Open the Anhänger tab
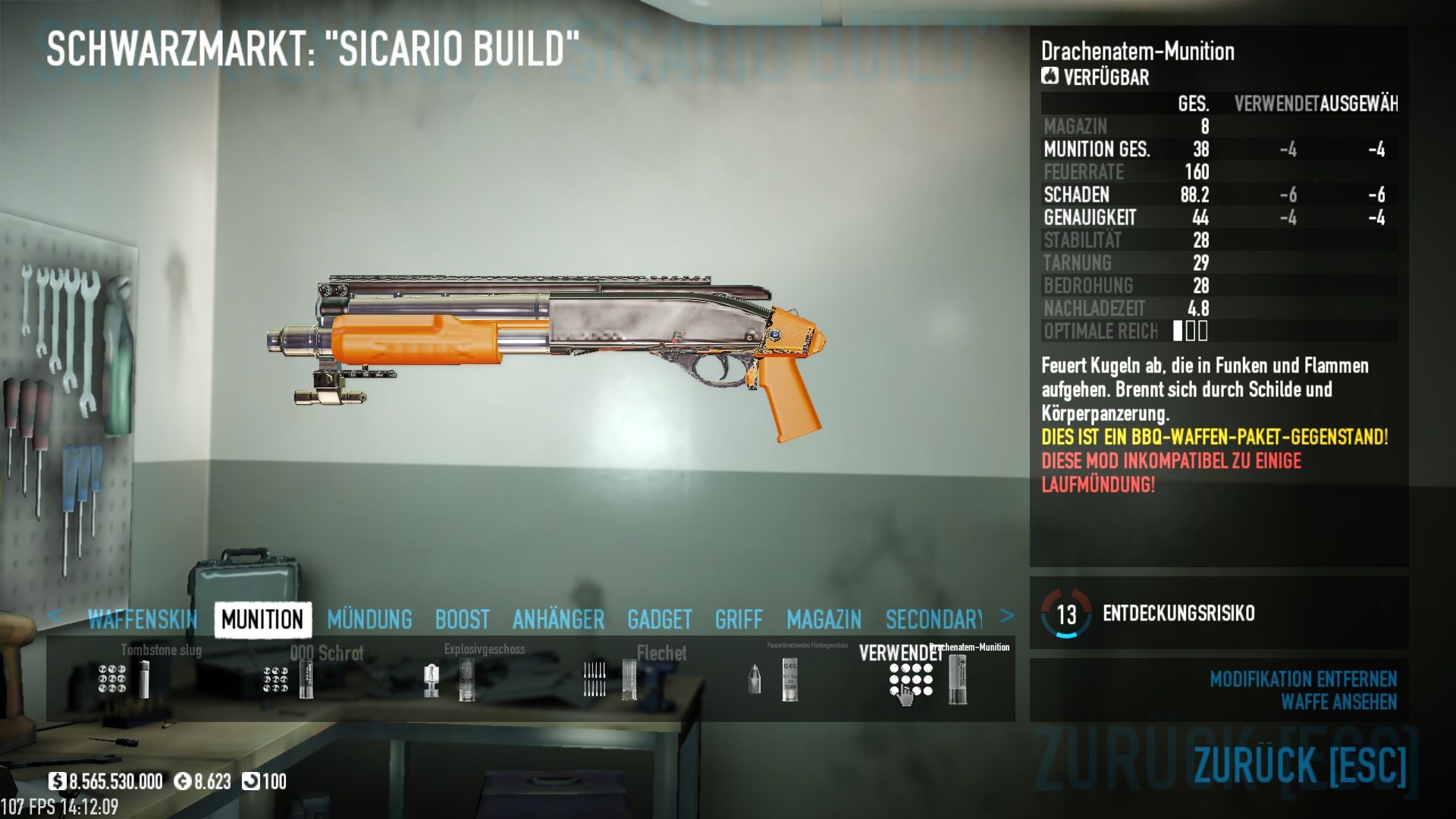Image resolution: width=1456 pixels, height=819 pixels. (x=558, y=620)
